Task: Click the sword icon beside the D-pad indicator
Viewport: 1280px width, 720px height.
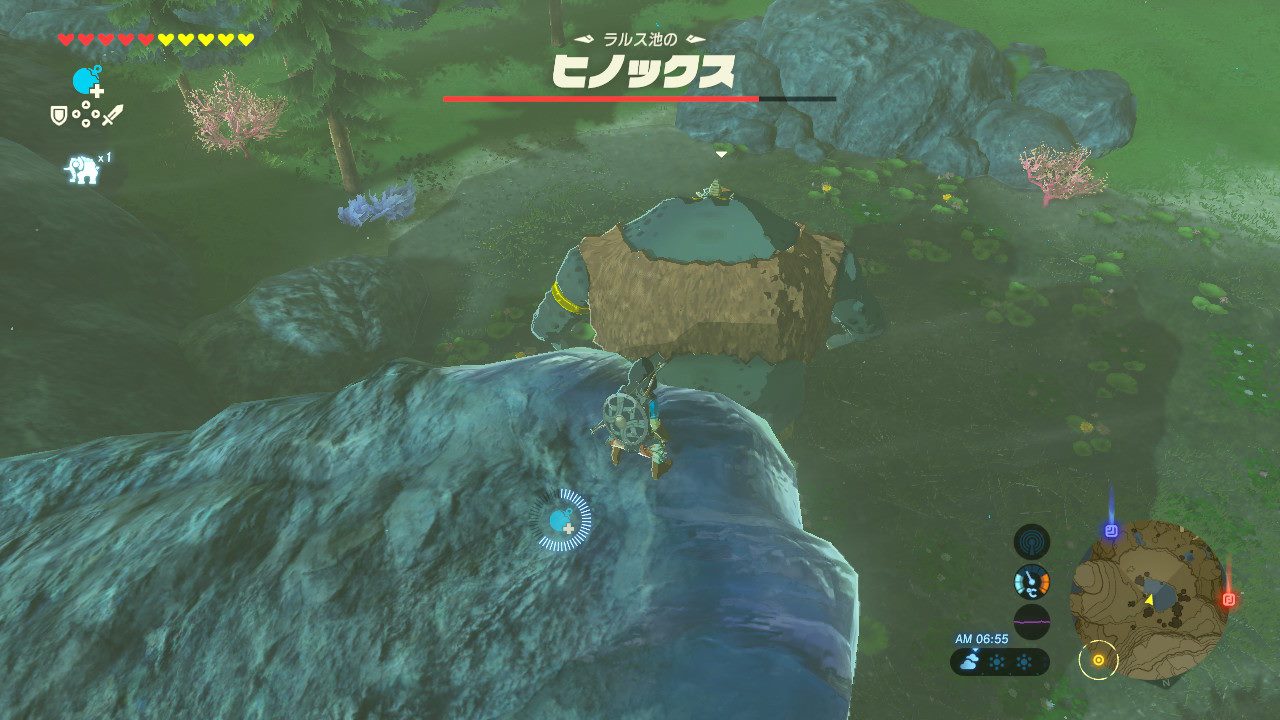Action: click(113, 116)
